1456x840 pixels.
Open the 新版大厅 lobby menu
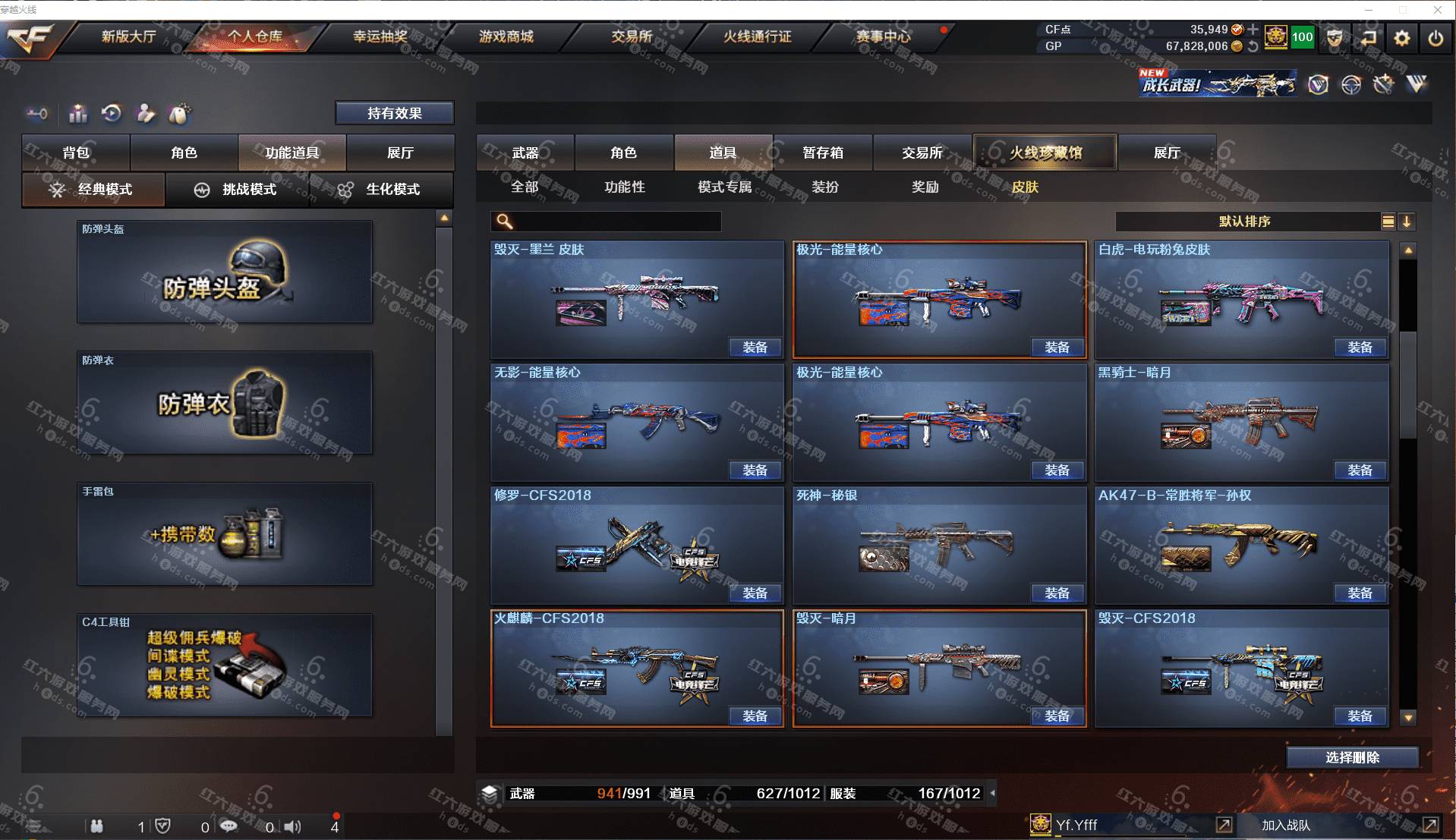128,36
